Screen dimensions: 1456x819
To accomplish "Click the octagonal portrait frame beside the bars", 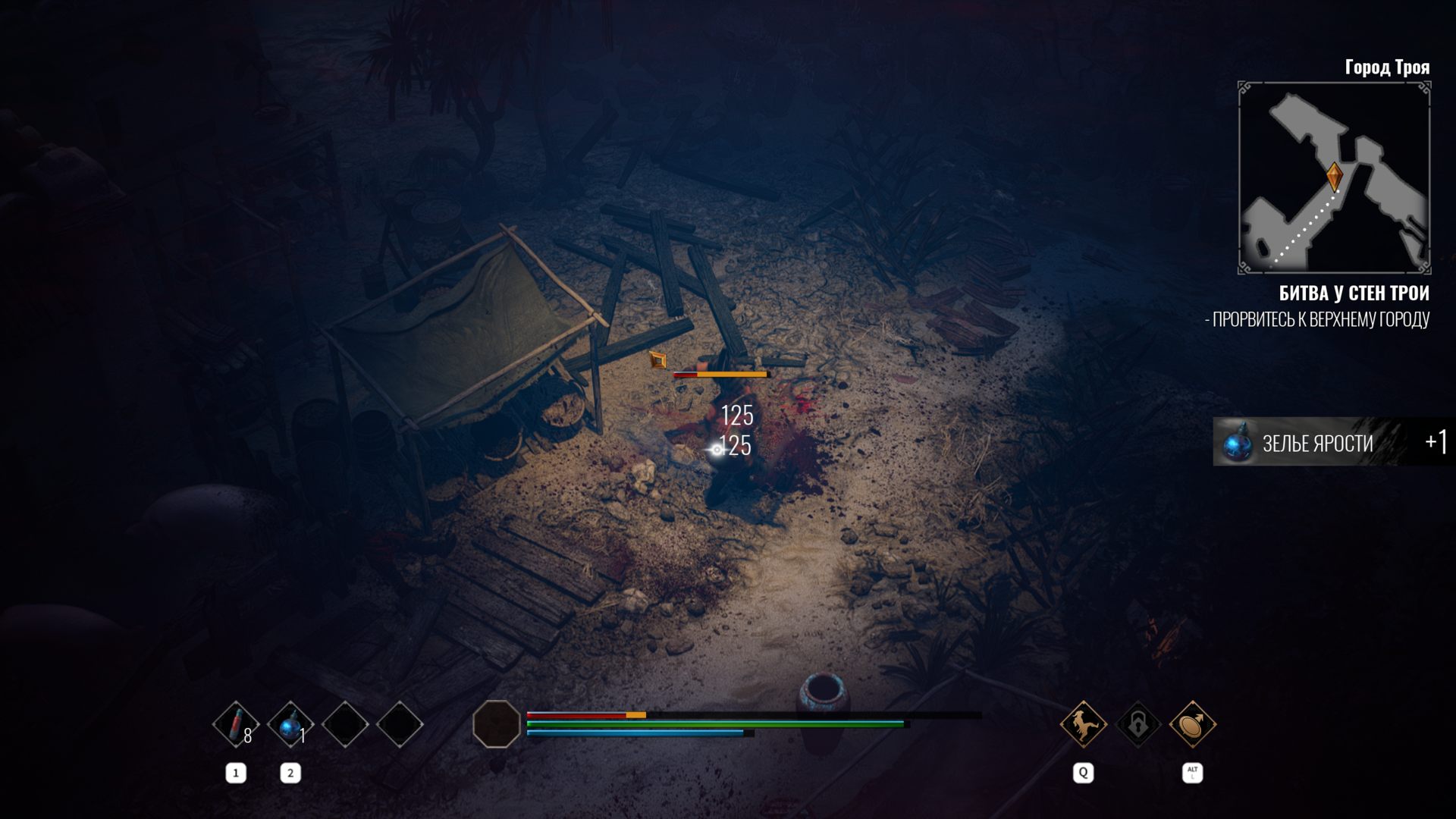I will [497, 724].
